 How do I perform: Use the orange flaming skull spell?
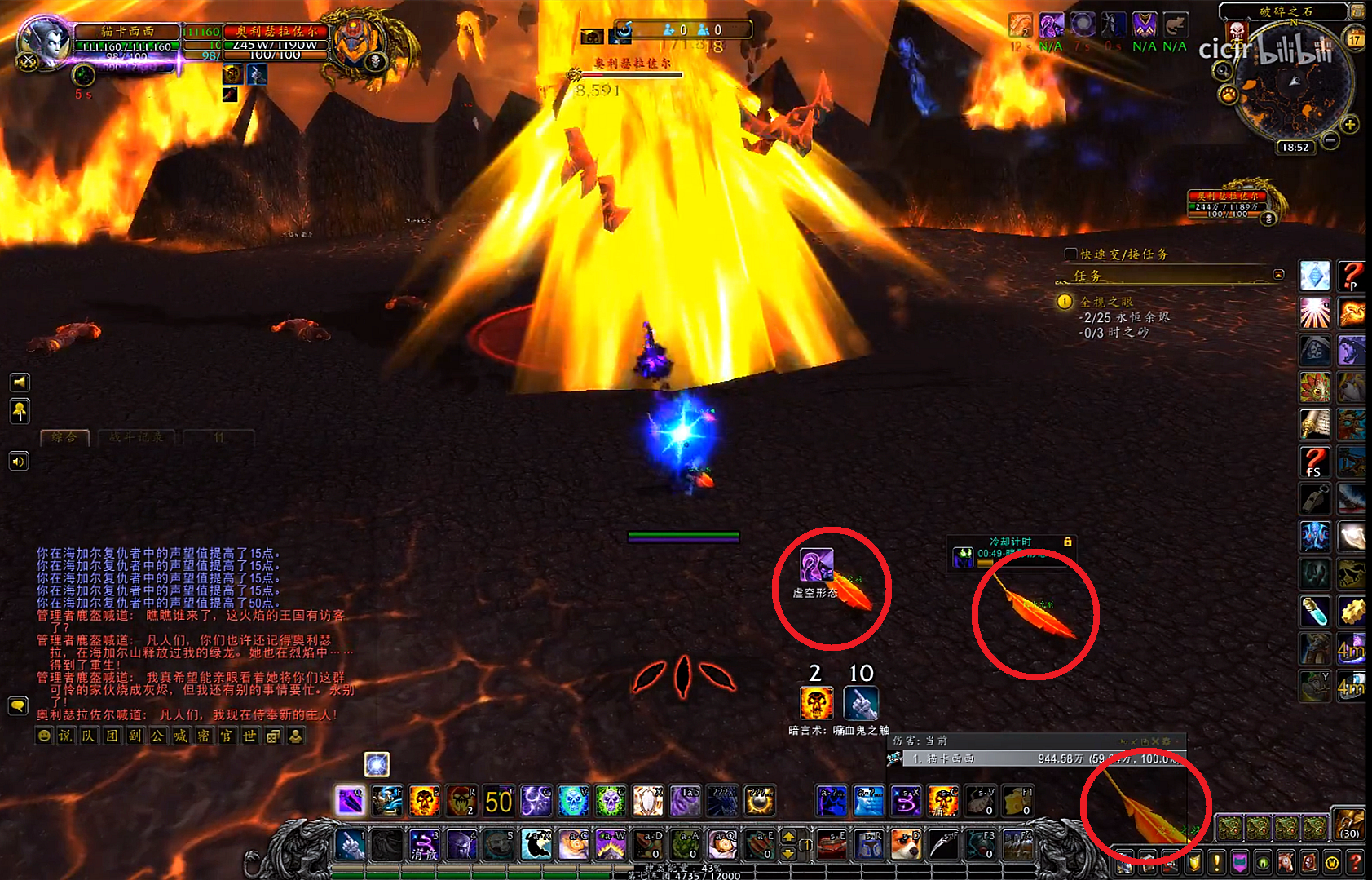[424, 801]
